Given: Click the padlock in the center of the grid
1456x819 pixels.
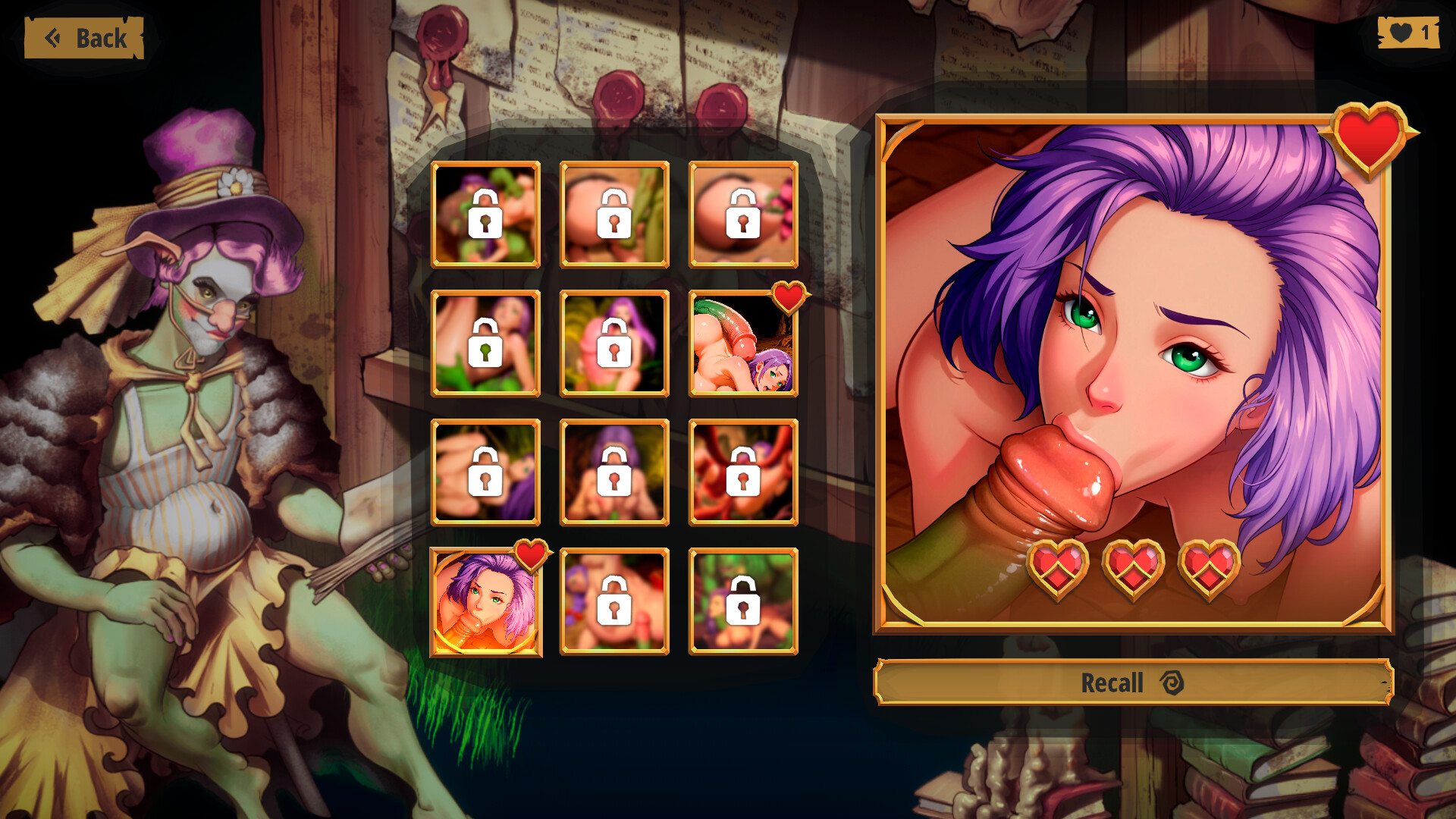Looking at the screenshot, I should coord(614,472).
